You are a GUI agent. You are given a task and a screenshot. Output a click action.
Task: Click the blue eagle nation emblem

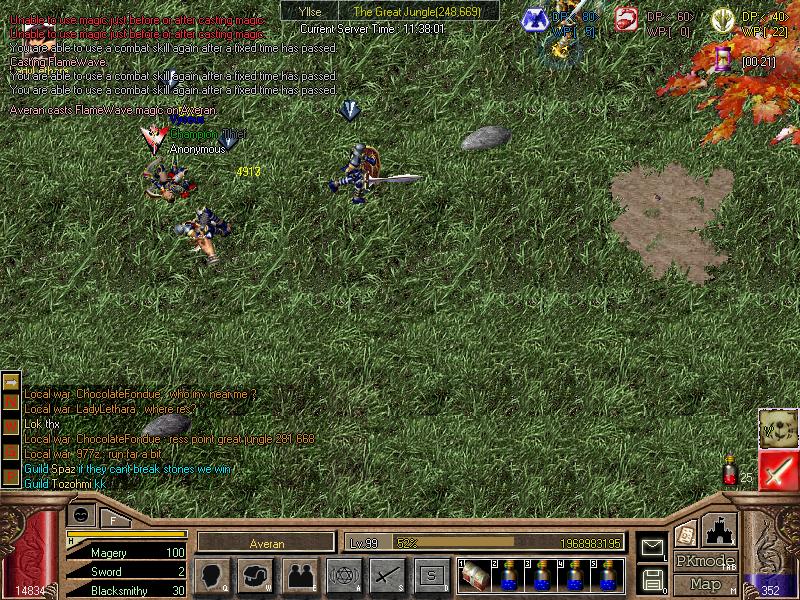(535, 18)
